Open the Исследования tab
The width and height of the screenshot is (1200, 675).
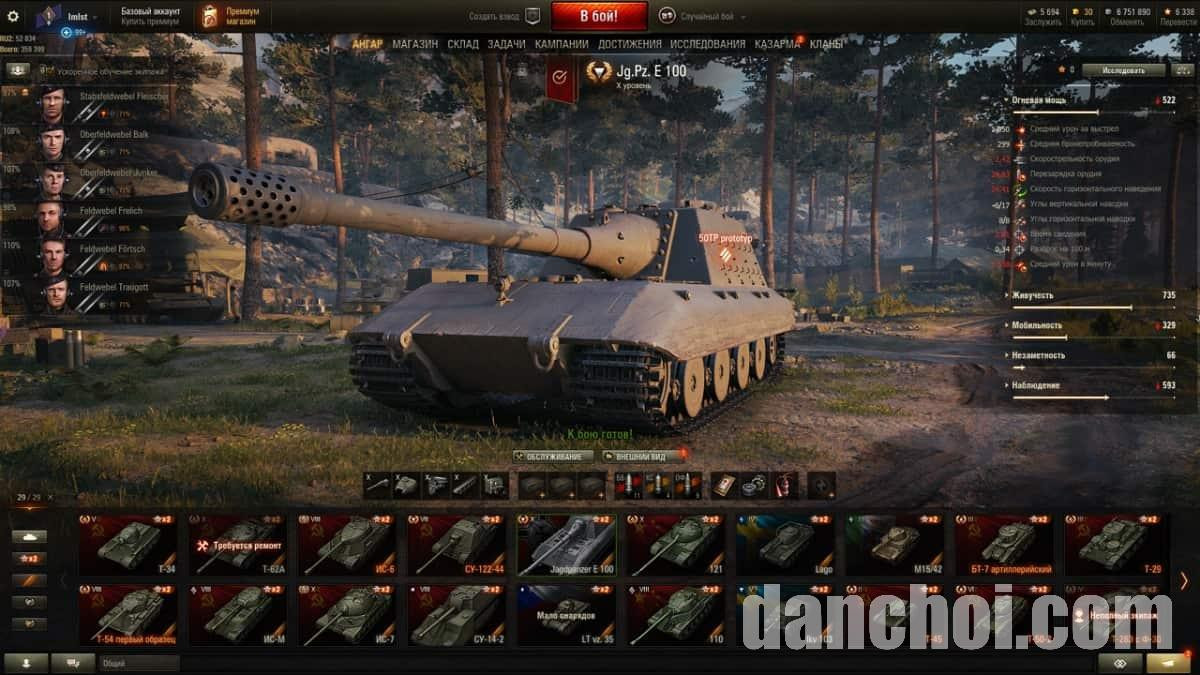coord(708,44)
